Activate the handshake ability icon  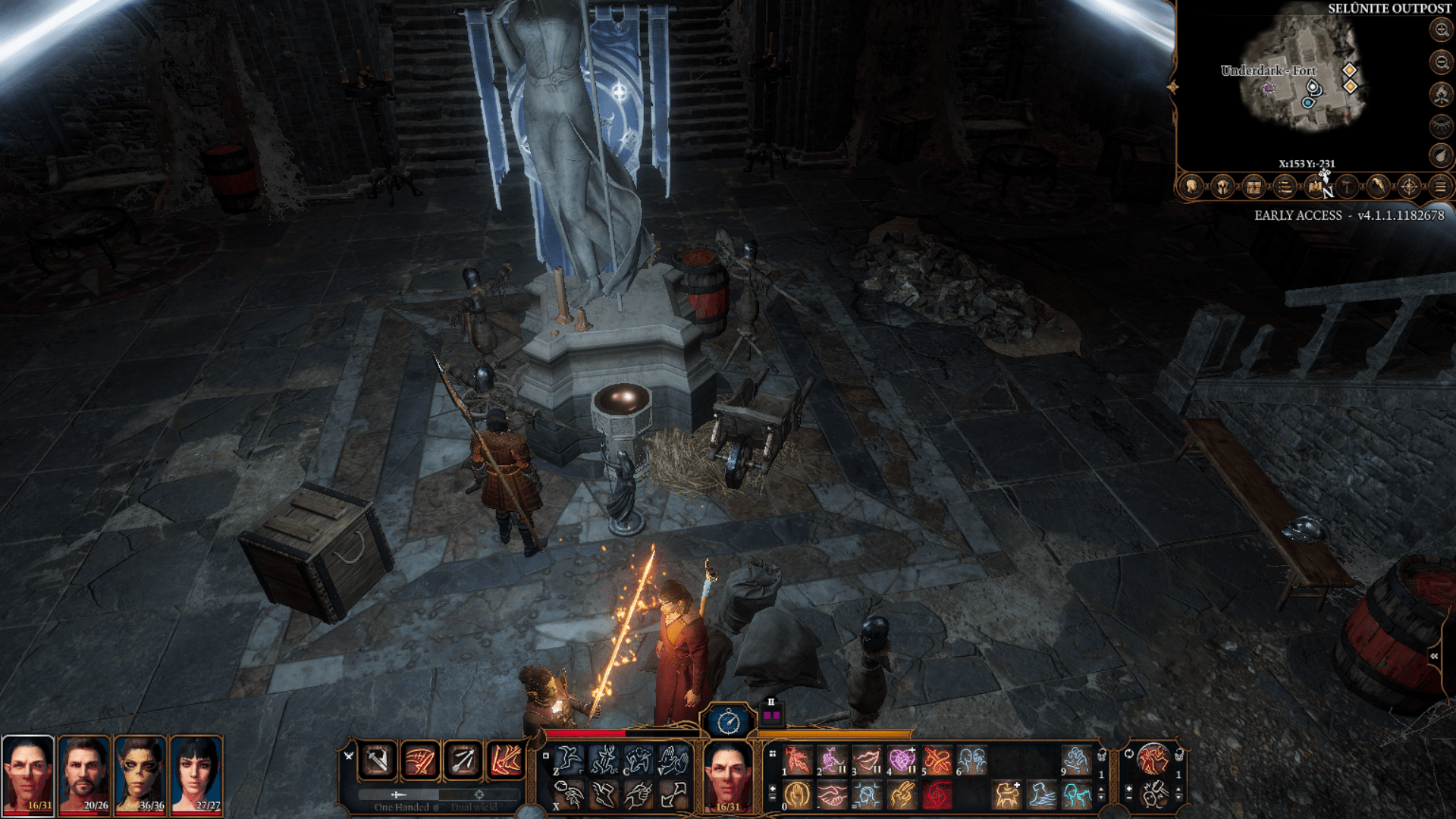tap(832, 795)
